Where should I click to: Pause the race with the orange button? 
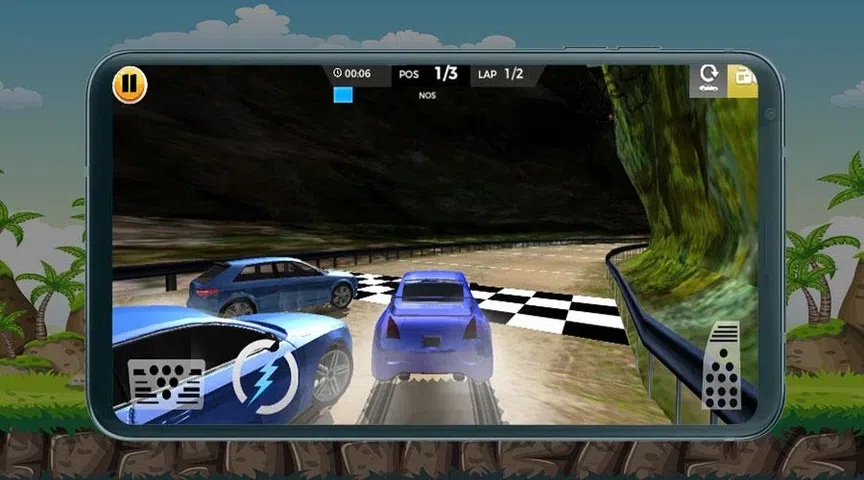point(130,85)
